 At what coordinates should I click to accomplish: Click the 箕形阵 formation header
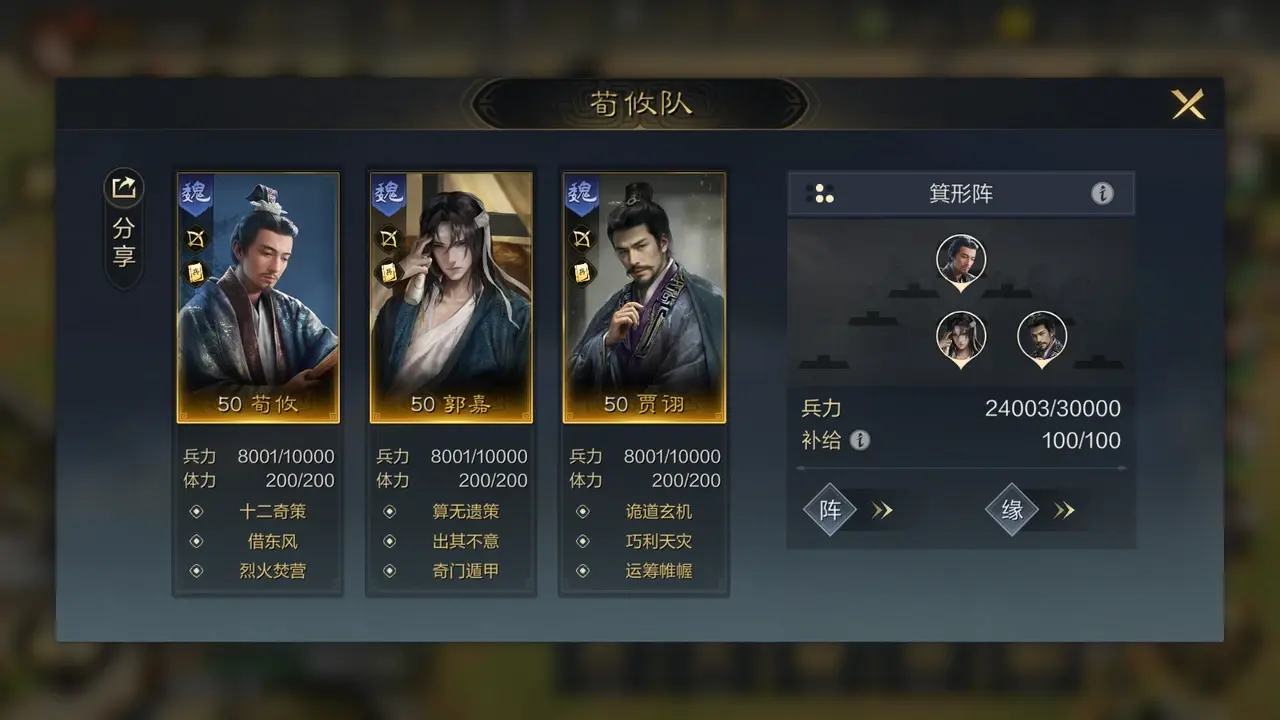(x=960, y=193)
